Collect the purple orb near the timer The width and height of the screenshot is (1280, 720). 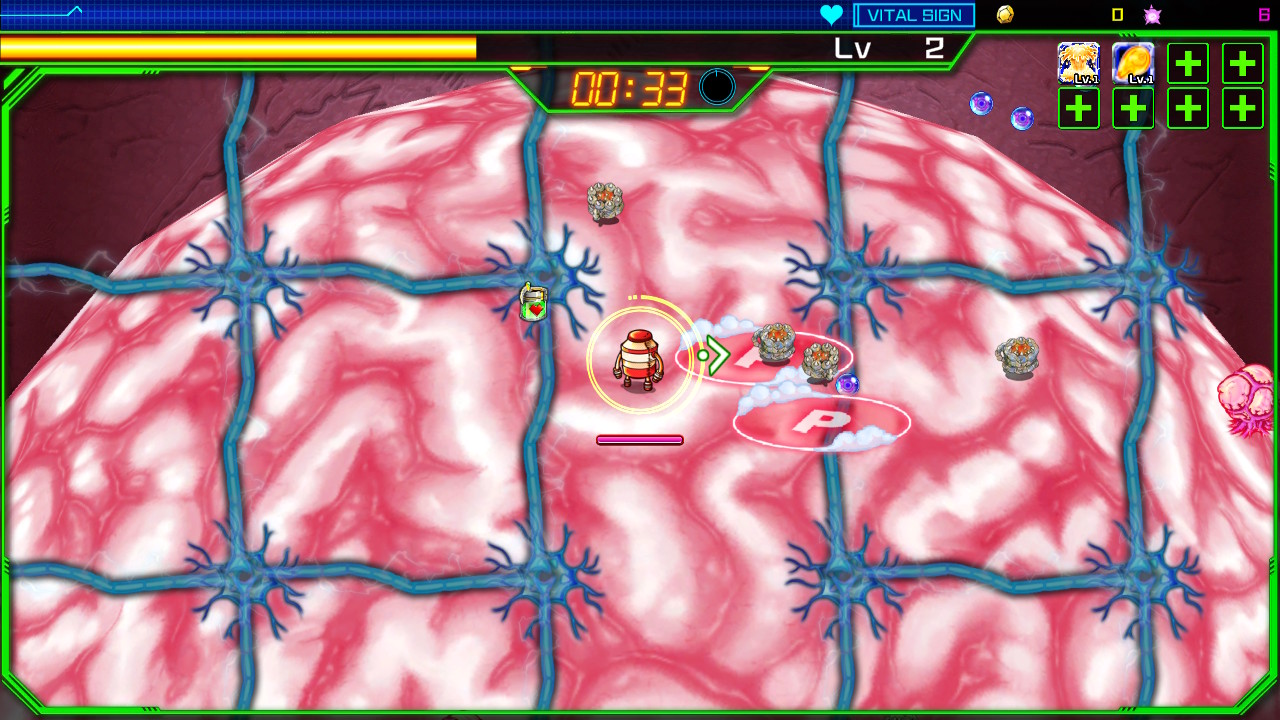point(981,104)
